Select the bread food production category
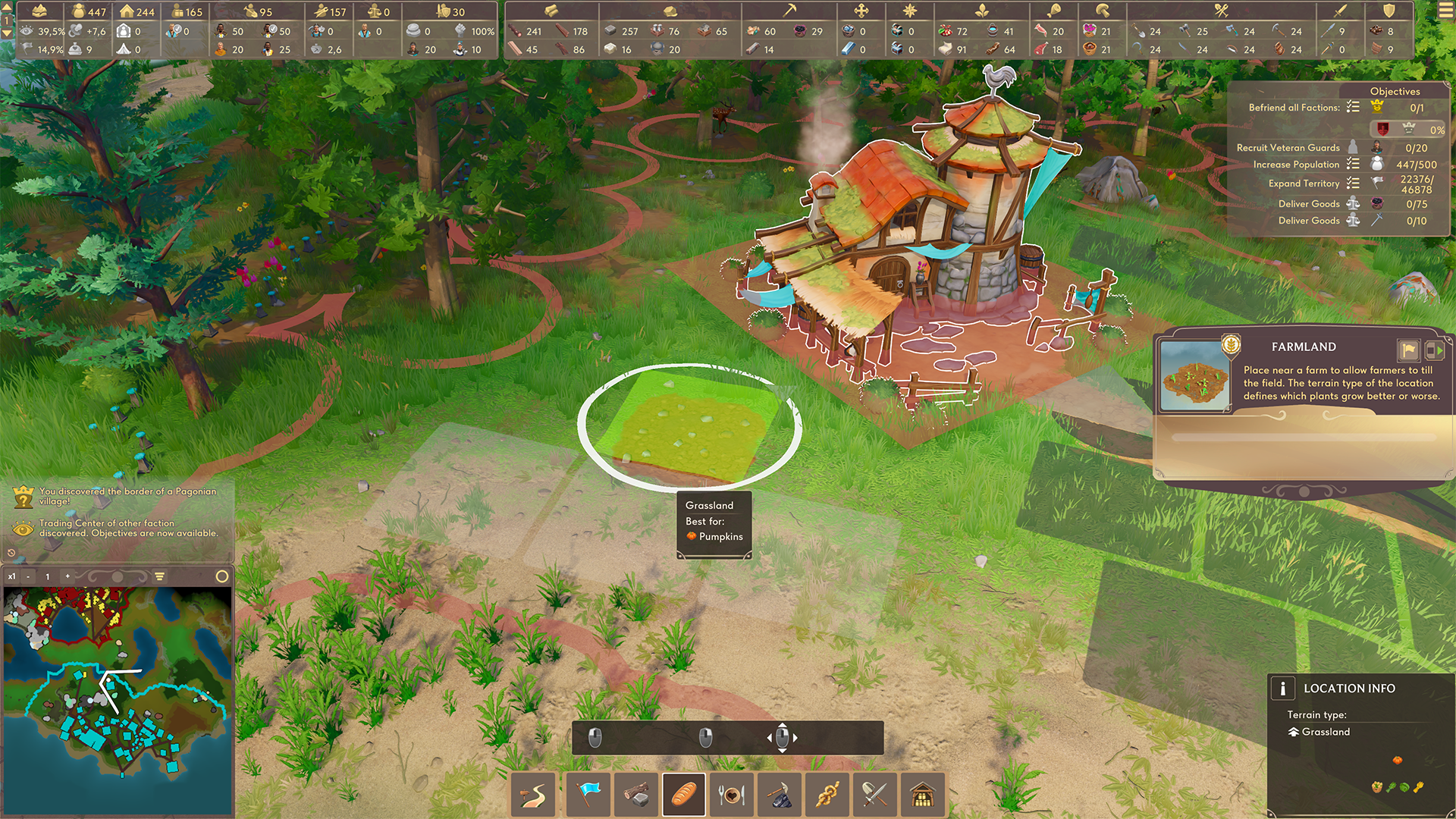The height and width of the screenshot is (819, 1456). 684,795
